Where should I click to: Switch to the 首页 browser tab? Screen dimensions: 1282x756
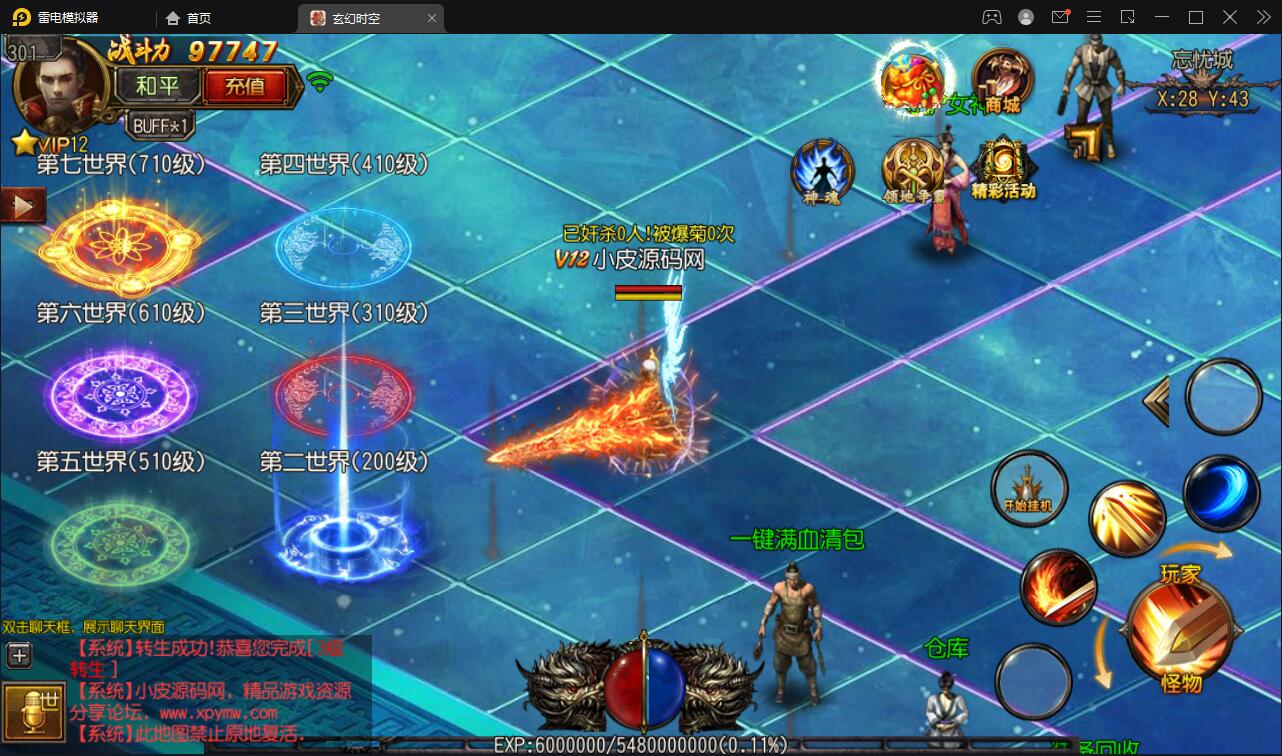tap(188, 17)
